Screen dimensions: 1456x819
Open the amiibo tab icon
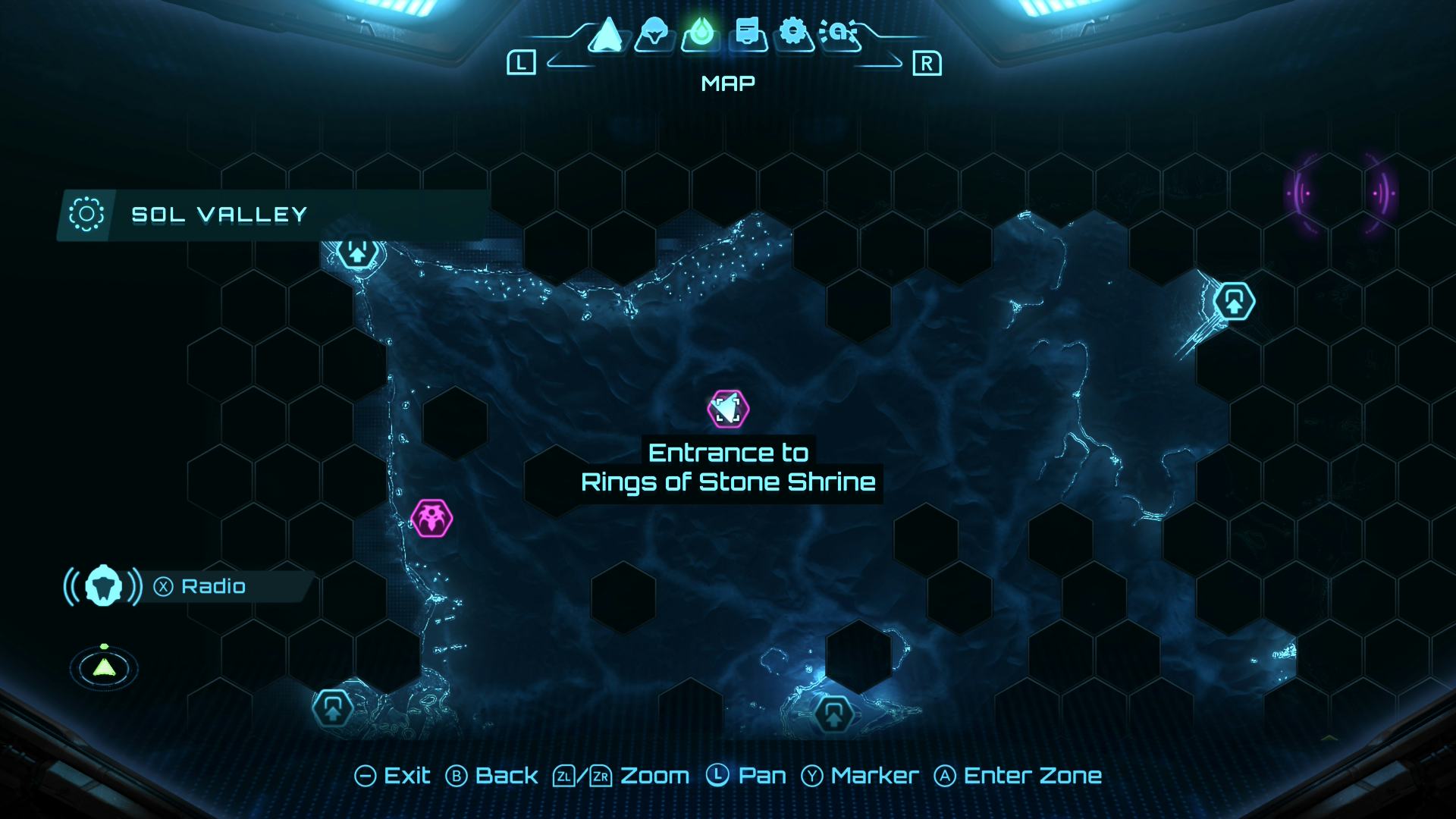pos(839,34)
